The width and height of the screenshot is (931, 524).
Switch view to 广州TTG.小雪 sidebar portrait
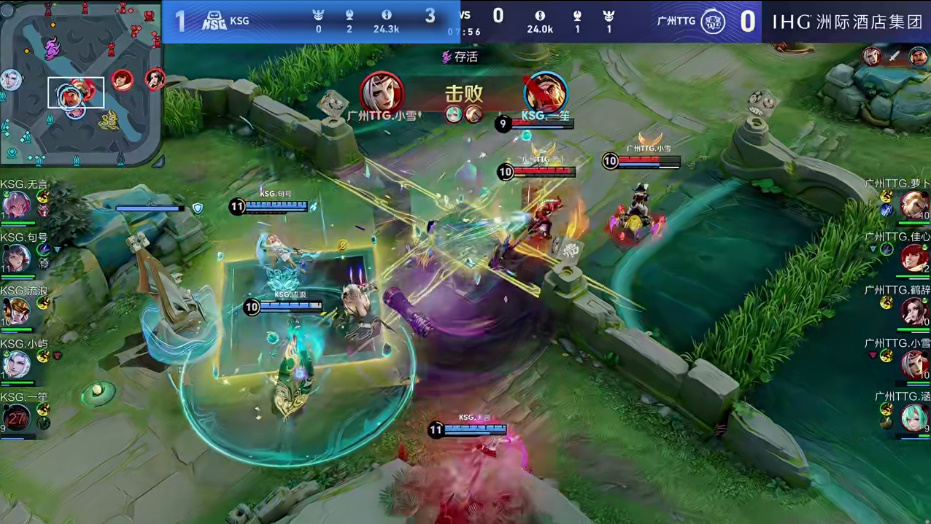(x=913, y=364)
